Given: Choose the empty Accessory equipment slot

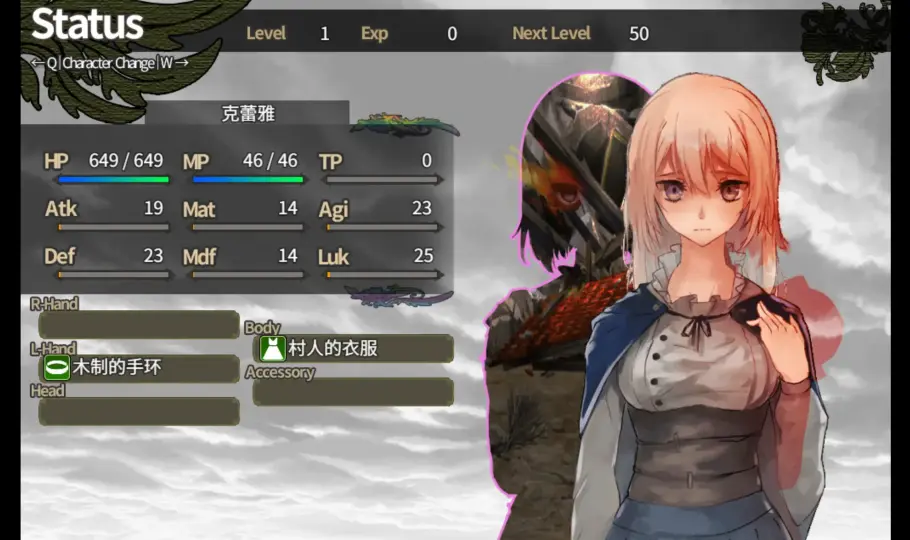Looking at the screenshot, I should coord(353,392).
